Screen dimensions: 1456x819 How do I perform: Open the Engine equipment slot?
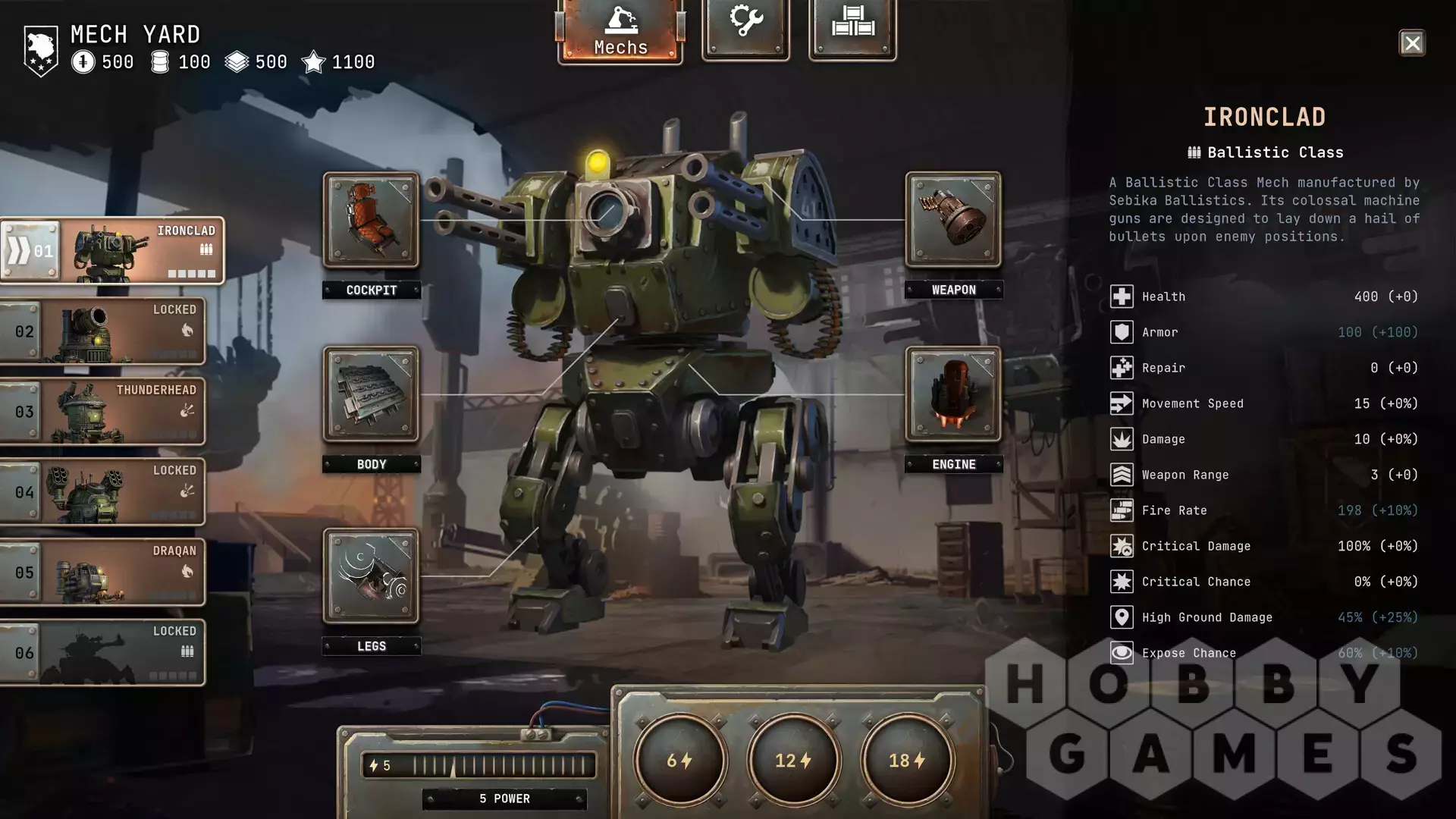(x=953, y=395)
